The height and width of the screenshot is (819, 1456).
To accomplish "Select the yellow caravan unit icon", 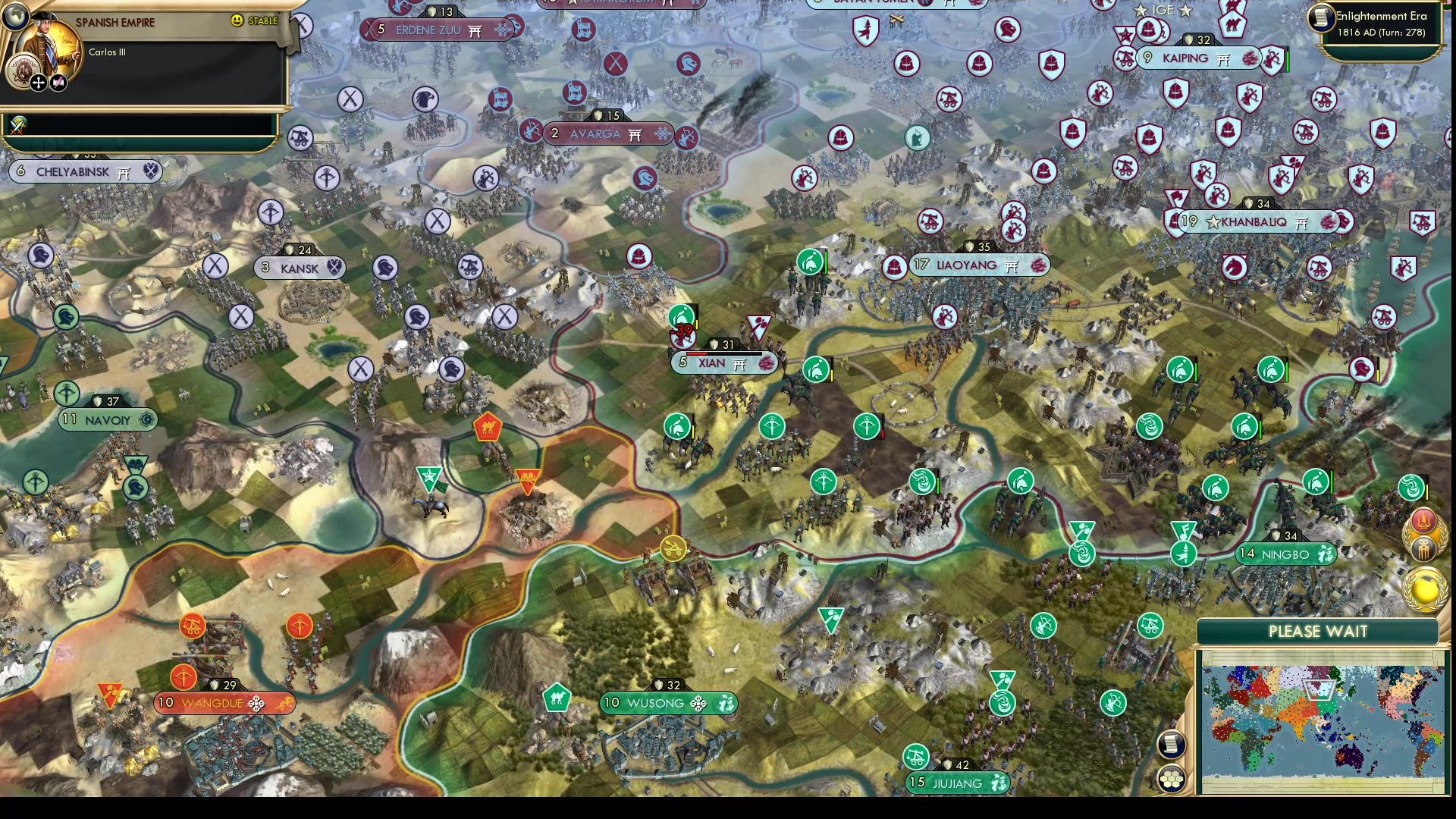I will click(673, 548).
